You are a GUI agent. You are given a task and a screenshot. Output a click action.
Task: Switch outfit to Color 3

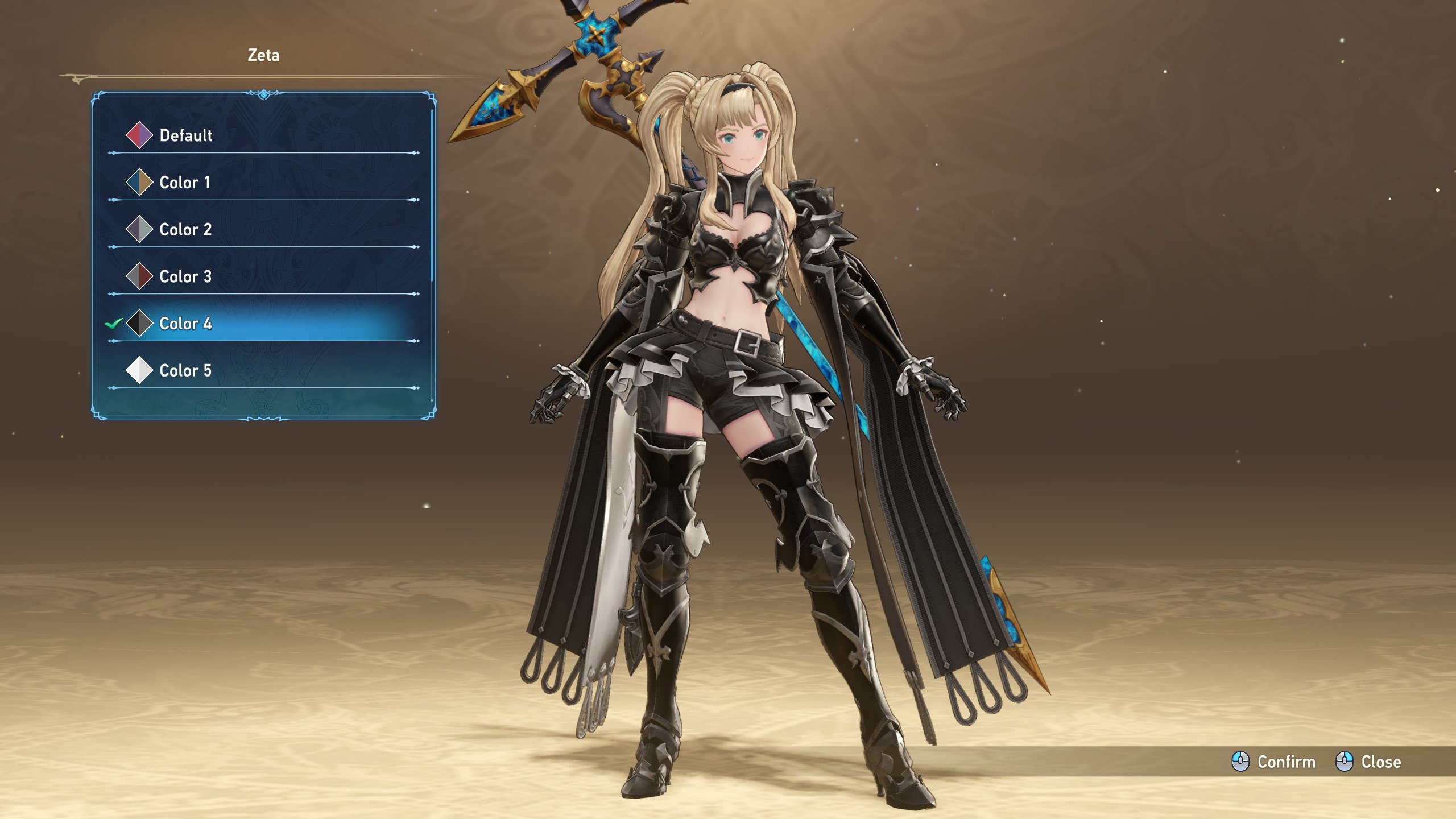click(185, 277)
